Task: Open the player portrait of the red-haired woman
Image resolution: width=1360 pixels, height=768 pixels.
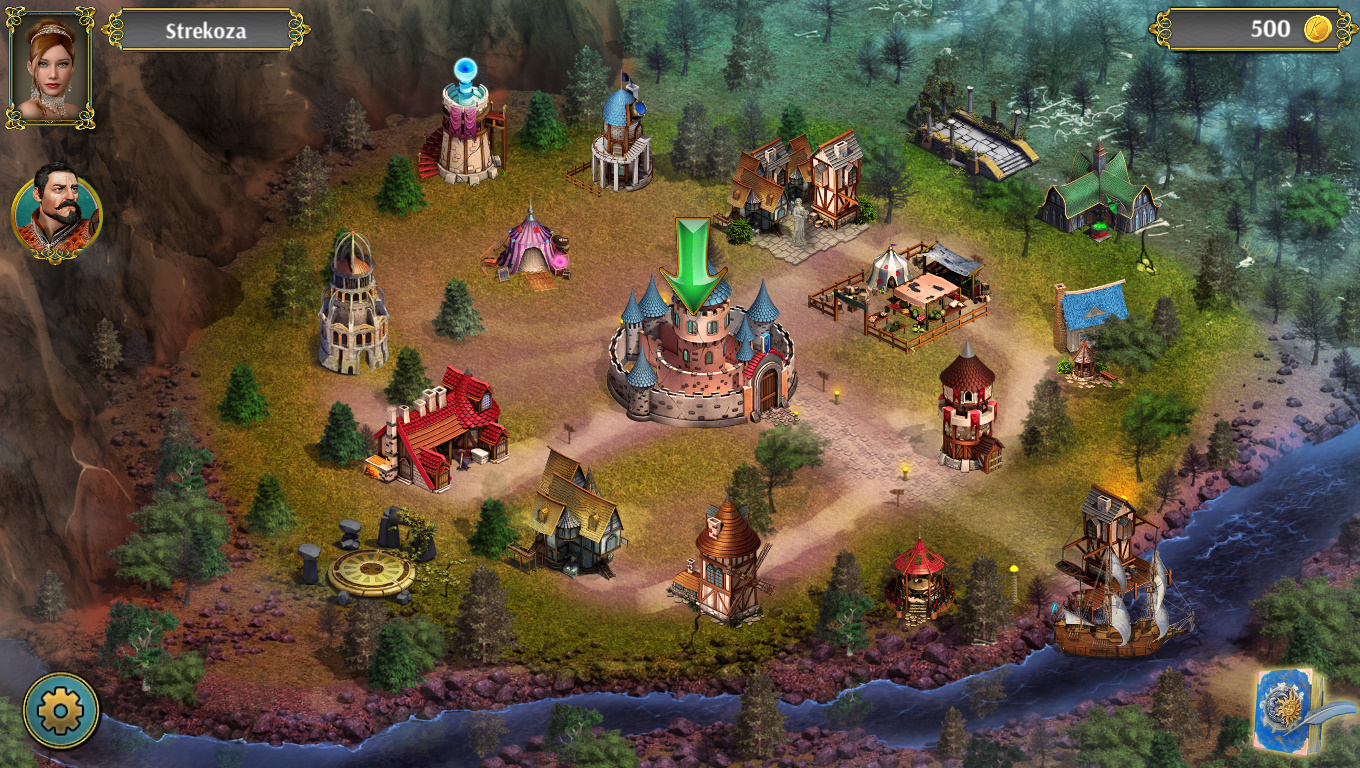Action: pos(50,67)
